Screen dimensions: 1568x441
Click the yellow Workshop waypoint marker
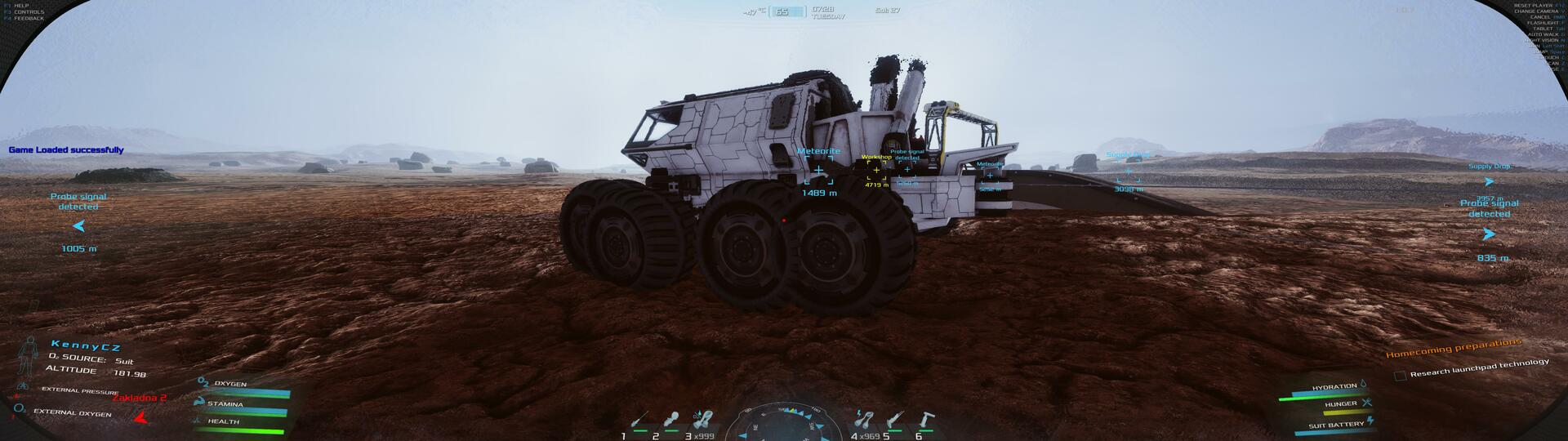tap(876, 170)
